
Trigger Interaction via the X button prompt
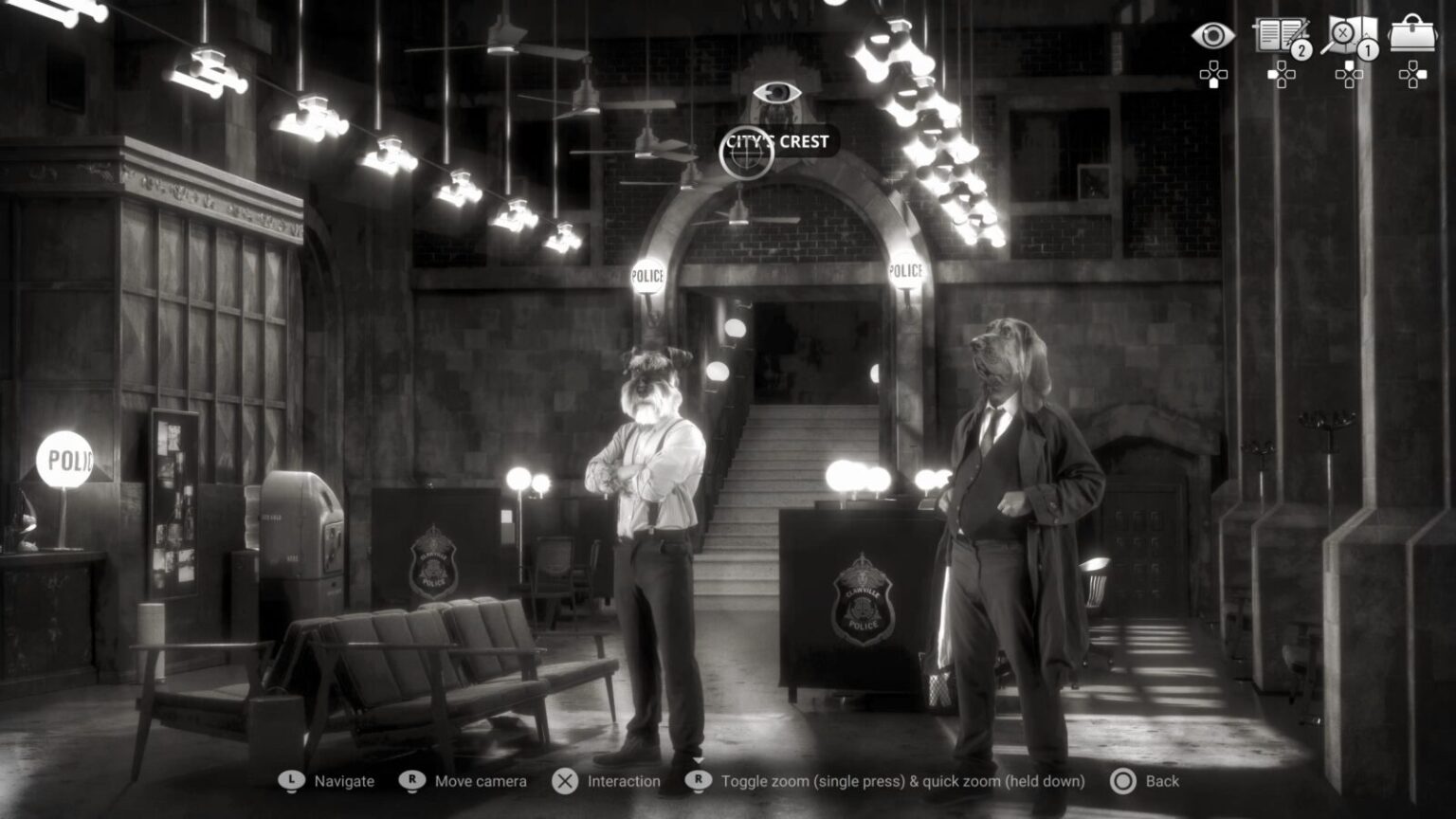(x=567, y=781)
